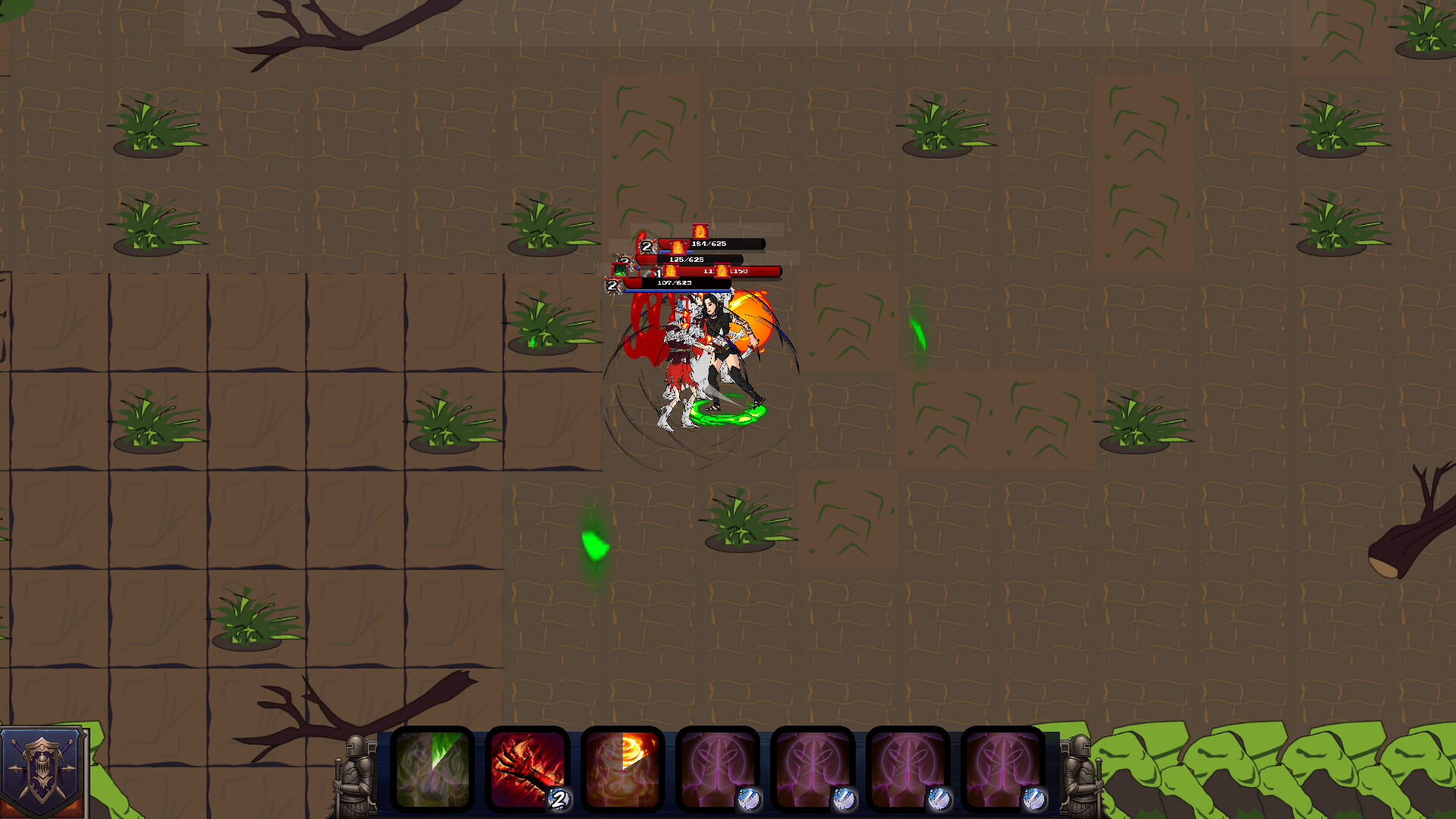Click the green poison status icon near enemy bars
The width and height of the screenshot is (1456, 819).
620,271
